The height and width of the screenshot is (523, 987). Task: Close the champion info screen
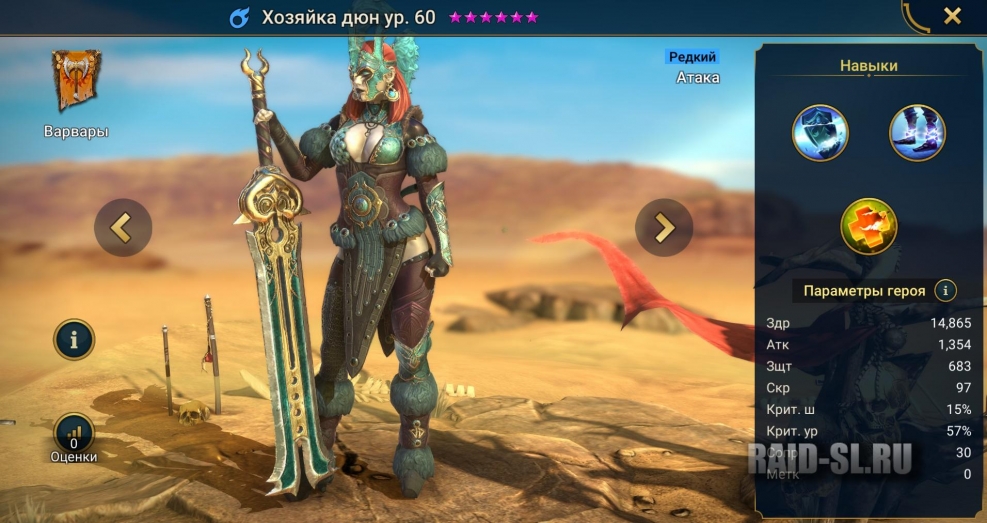pyautogui.click(x=952, y=16)
